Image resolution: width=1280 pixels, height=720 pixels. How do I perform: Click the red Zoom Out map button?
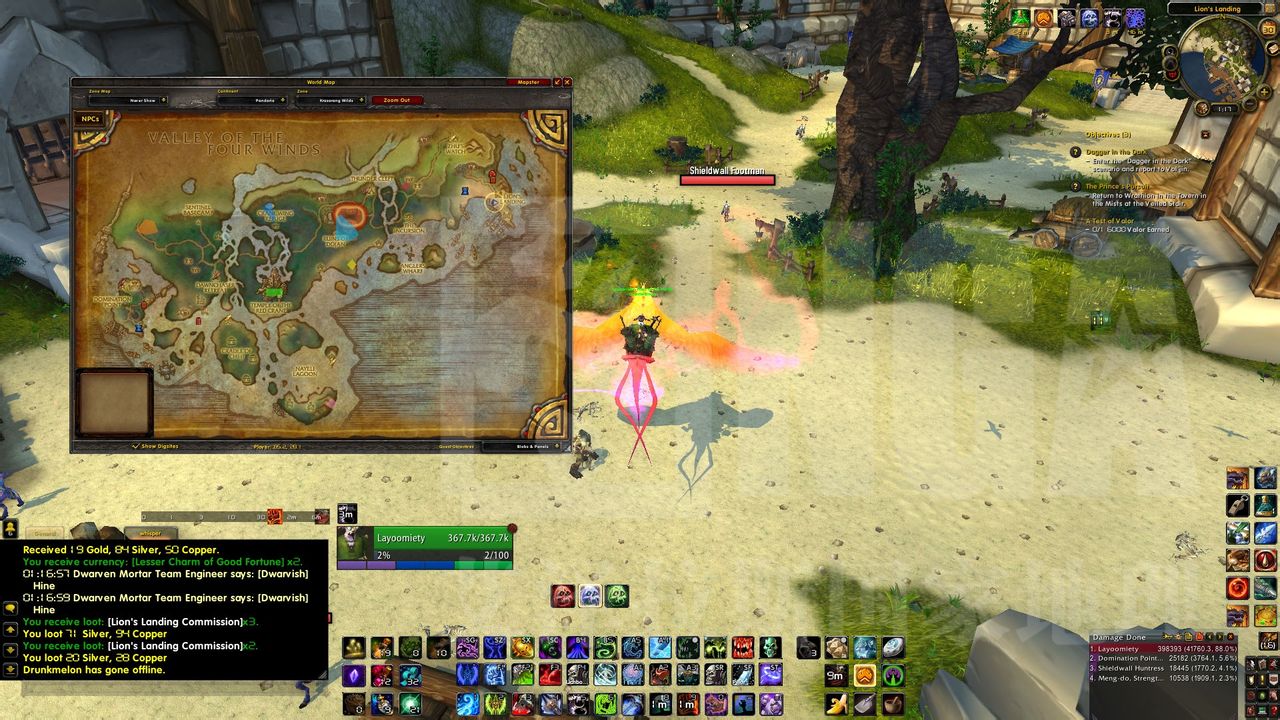tap(397, 100)
